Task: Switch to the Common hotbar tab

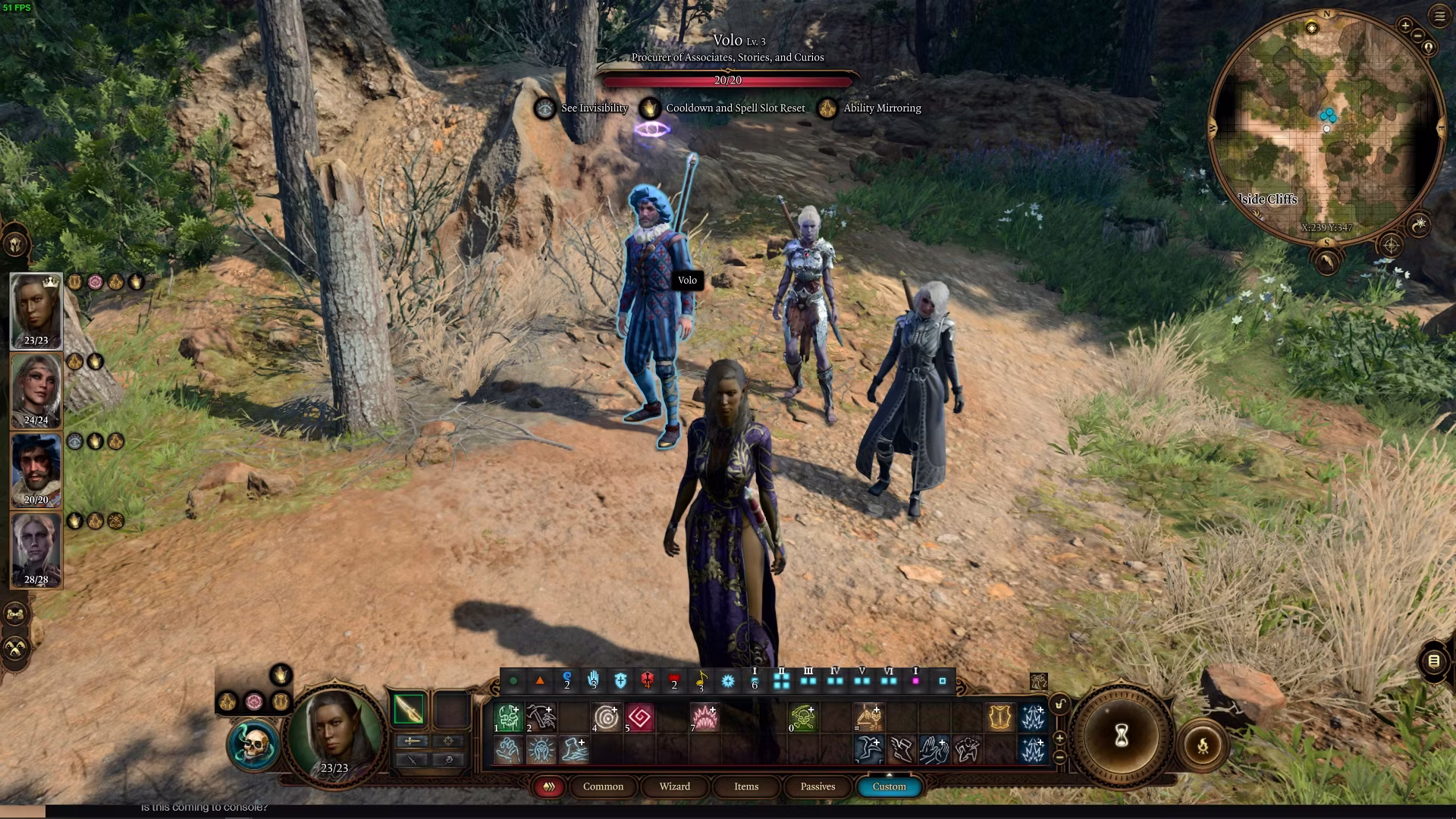Action: click(603, 786)
